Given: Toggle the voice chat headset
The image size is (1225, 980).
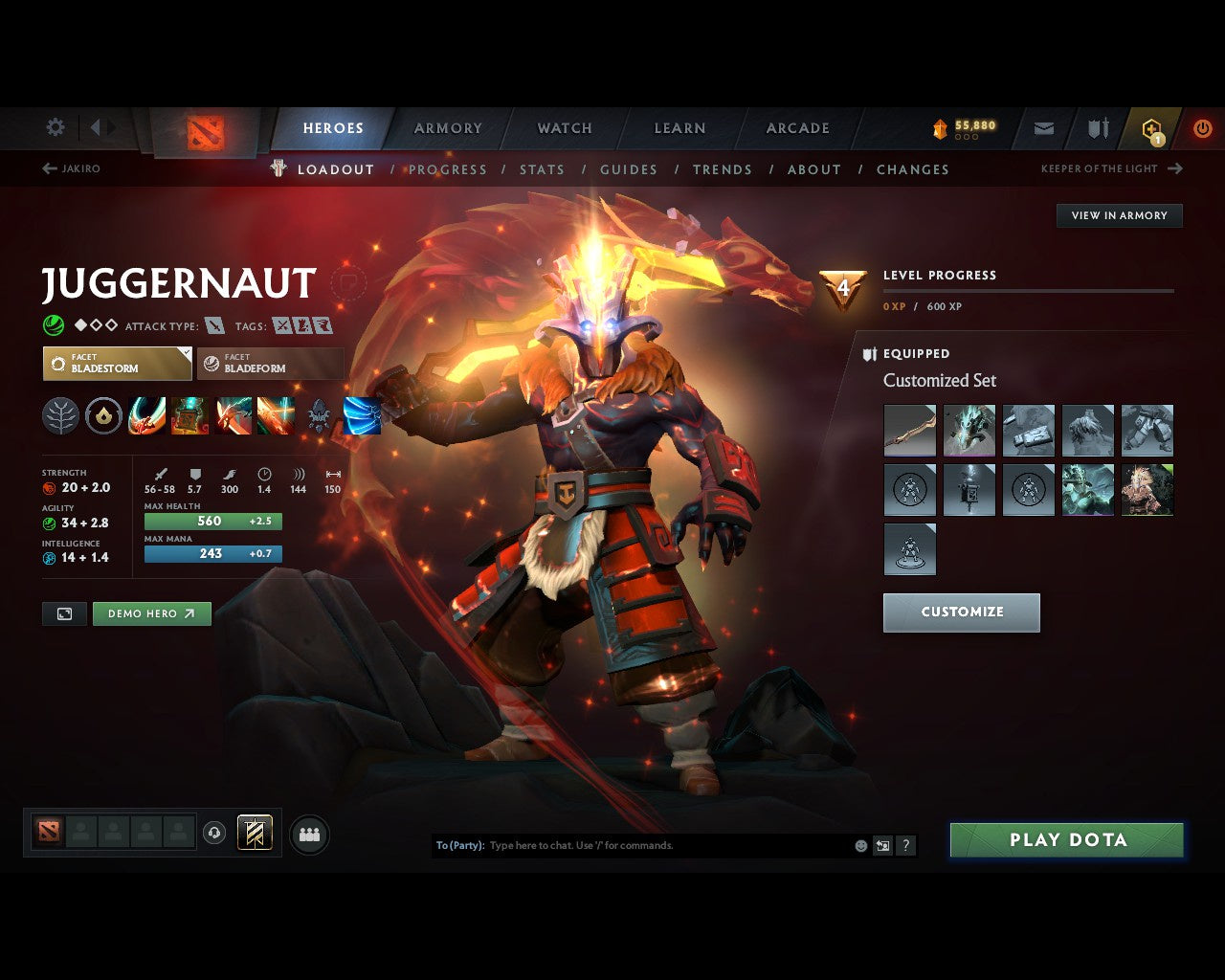Looking at the screenshot, I should [x=212, y=834].
